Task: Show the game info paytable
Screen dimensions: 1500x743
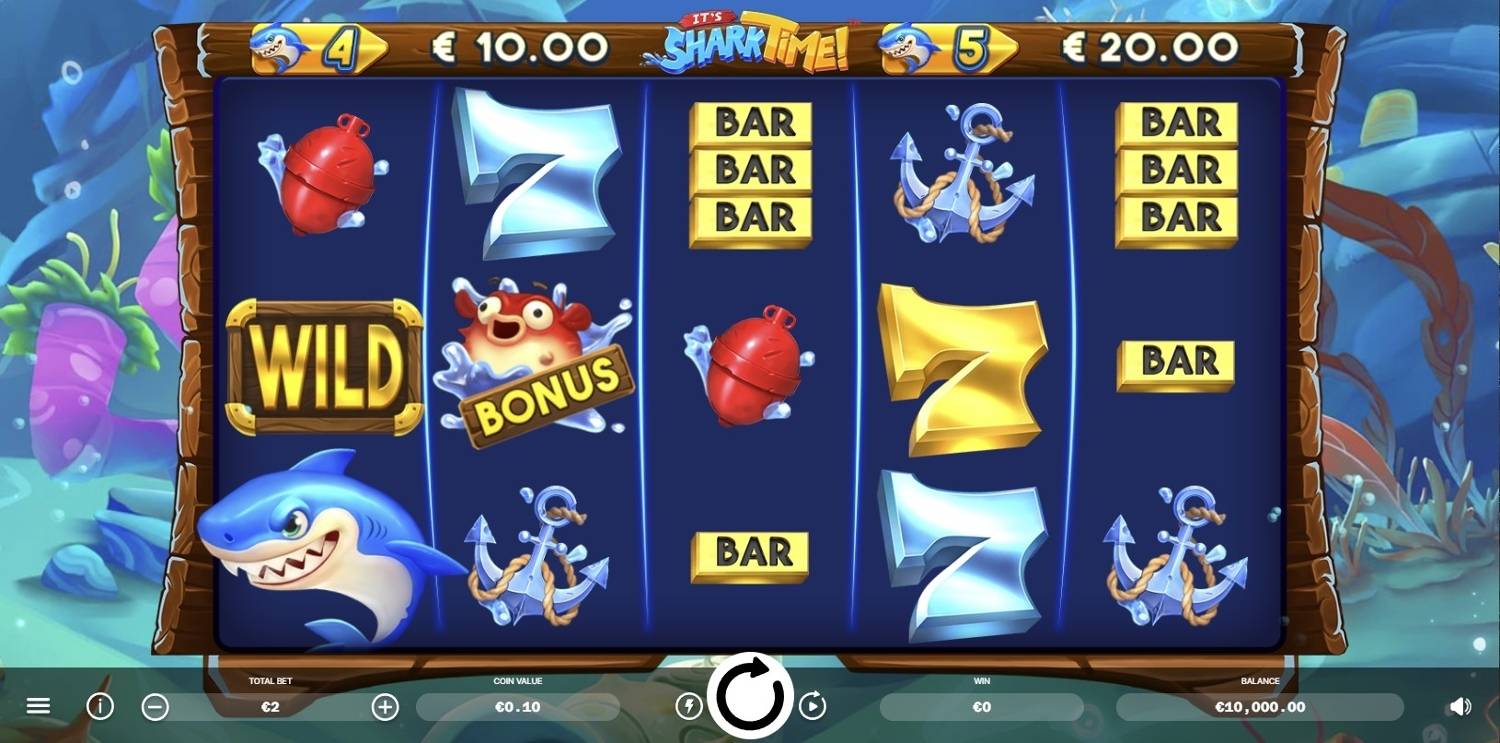Action: click(100, 707)
